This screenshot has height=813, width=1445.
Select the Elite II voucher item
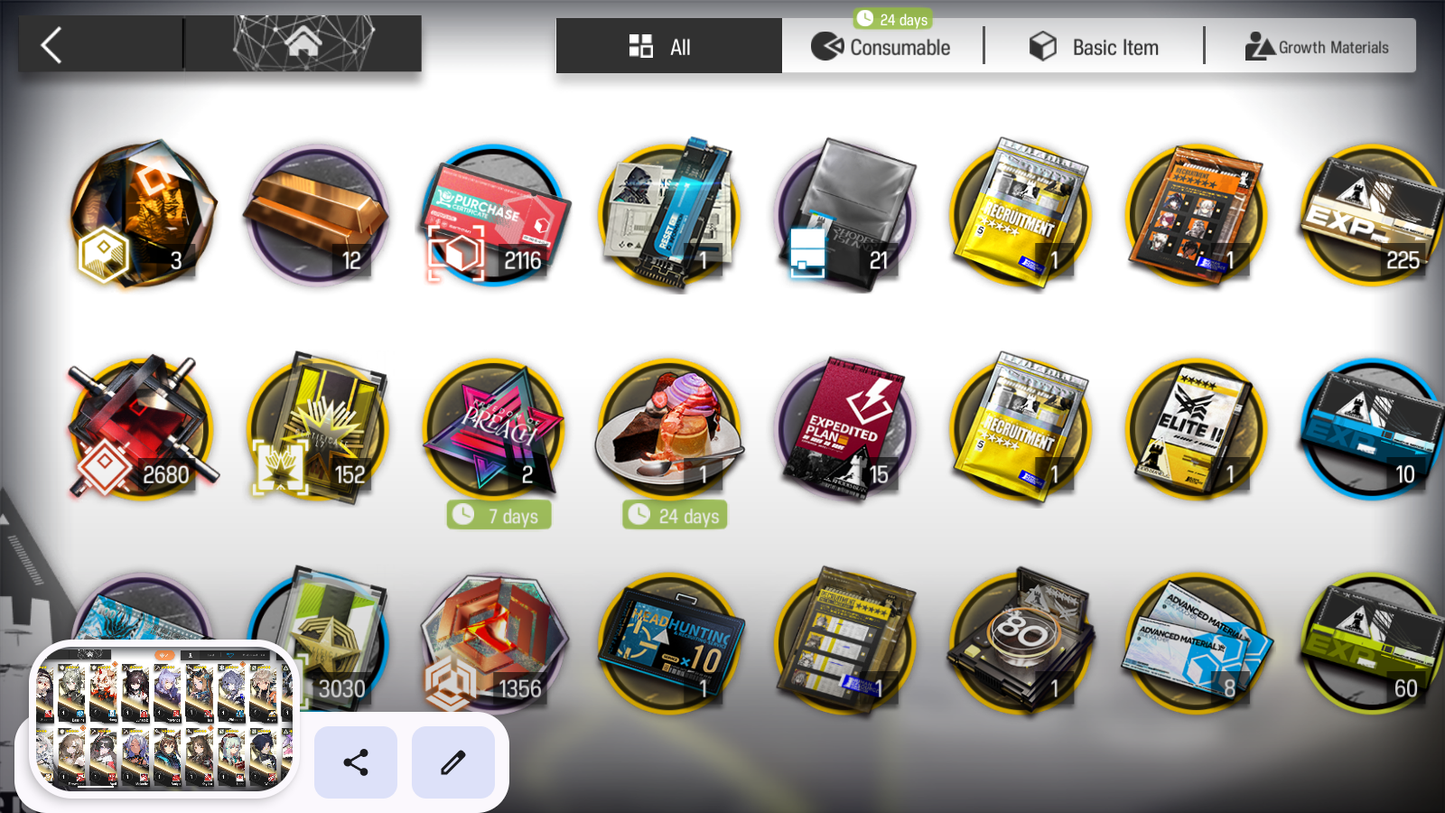pos(1196,429)
